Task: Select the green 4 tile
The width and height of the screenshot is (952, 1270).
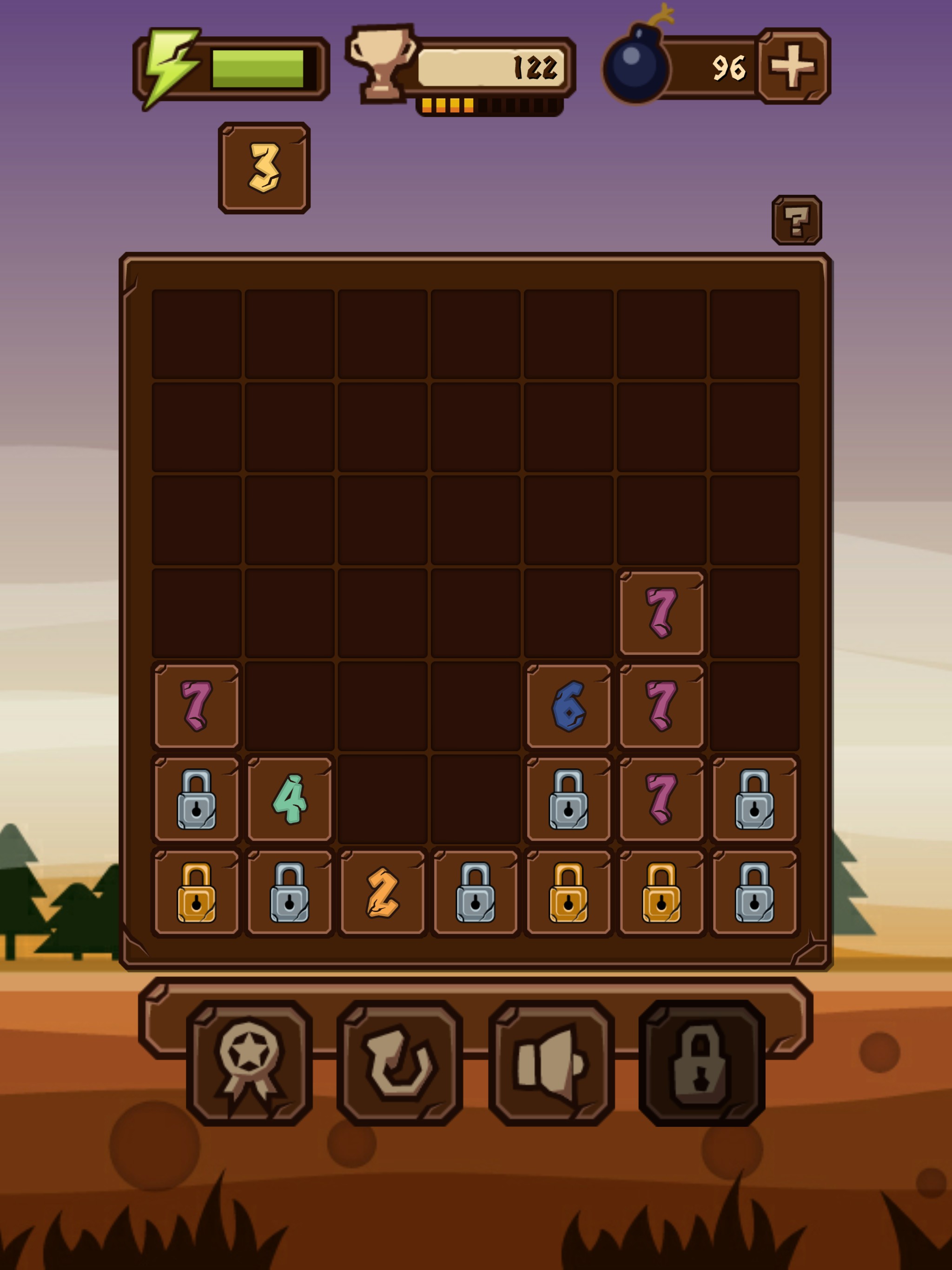Action: pos(290,799)
